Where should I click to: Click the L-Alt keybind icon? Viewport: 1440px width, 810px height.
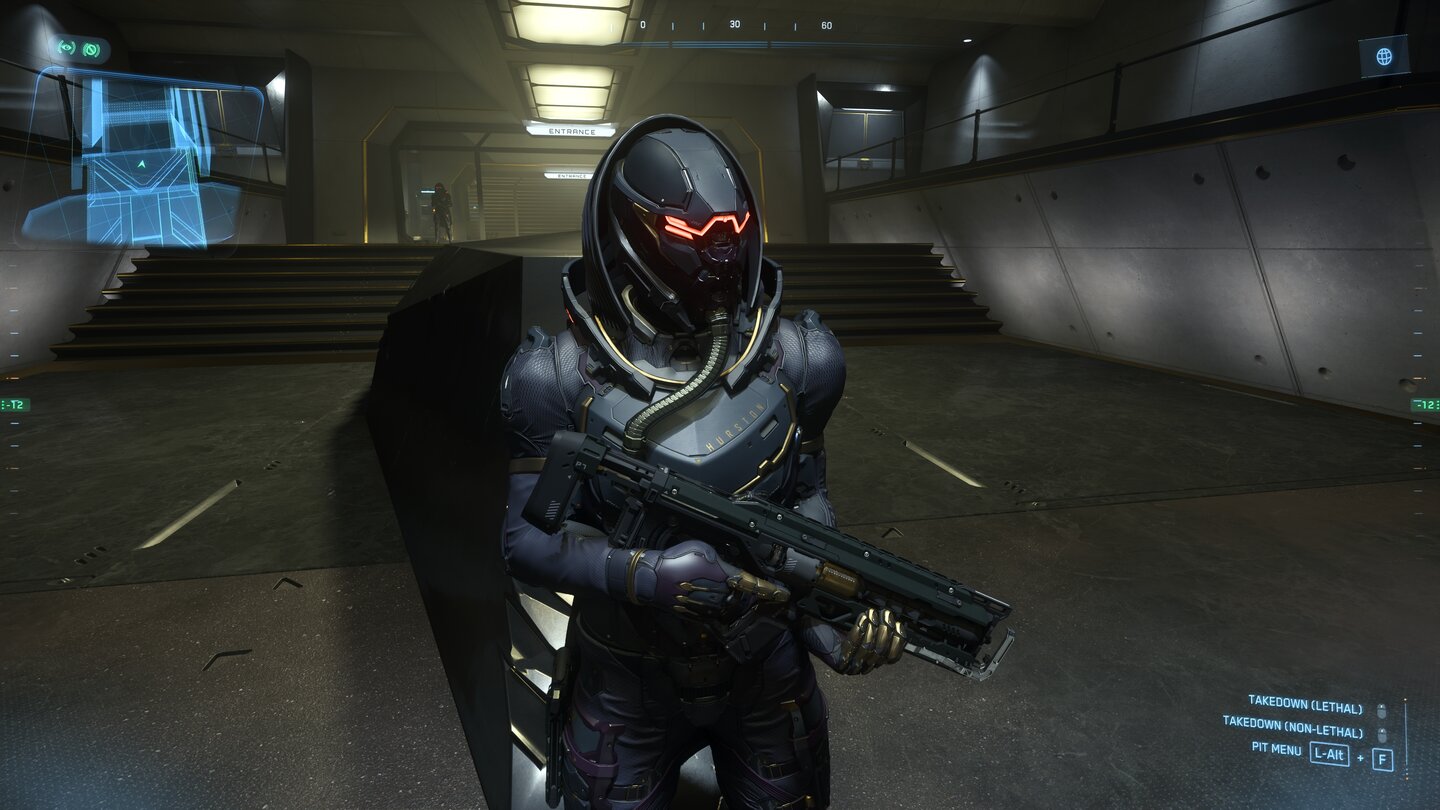point(1330,753)
